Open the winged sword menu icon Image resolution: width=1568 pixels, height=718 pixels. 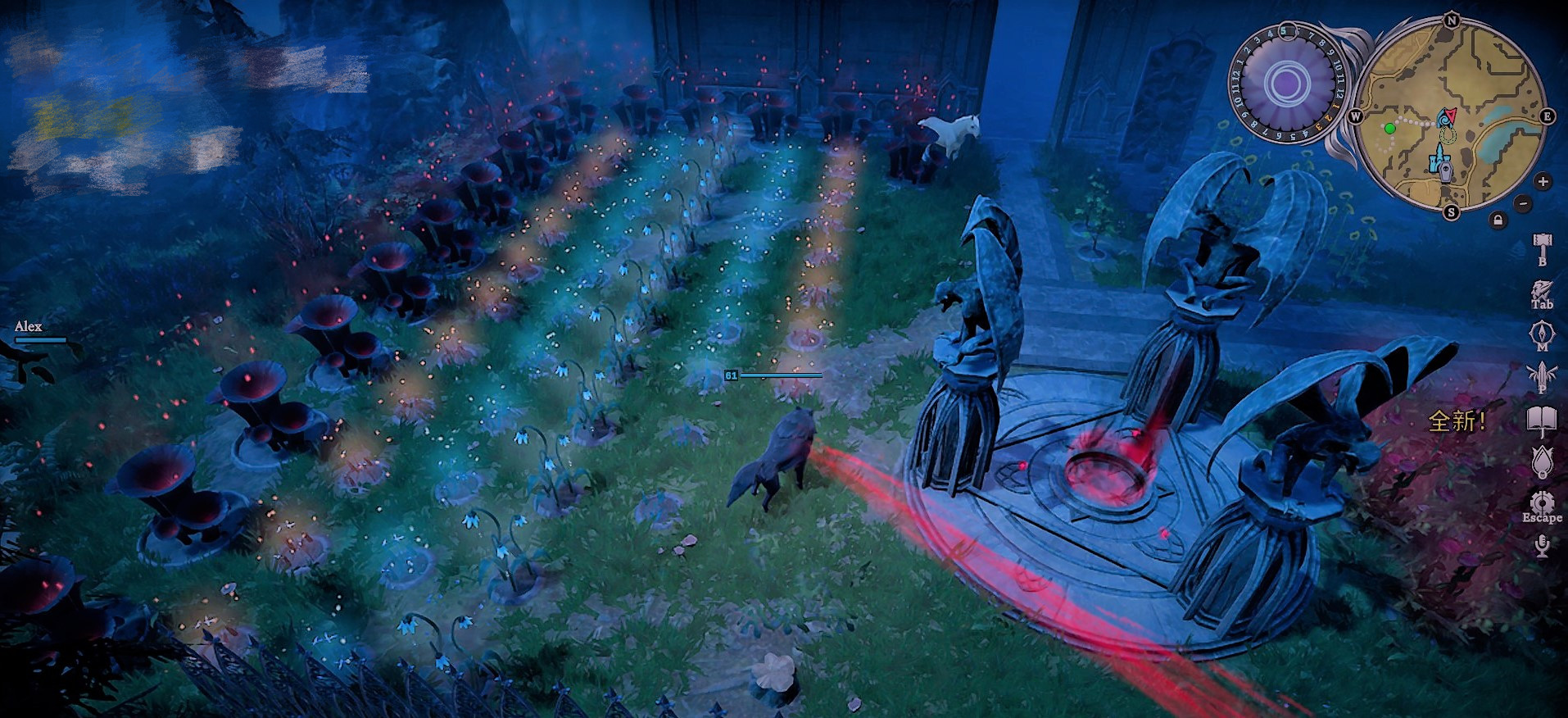[x=1542, y=376]
